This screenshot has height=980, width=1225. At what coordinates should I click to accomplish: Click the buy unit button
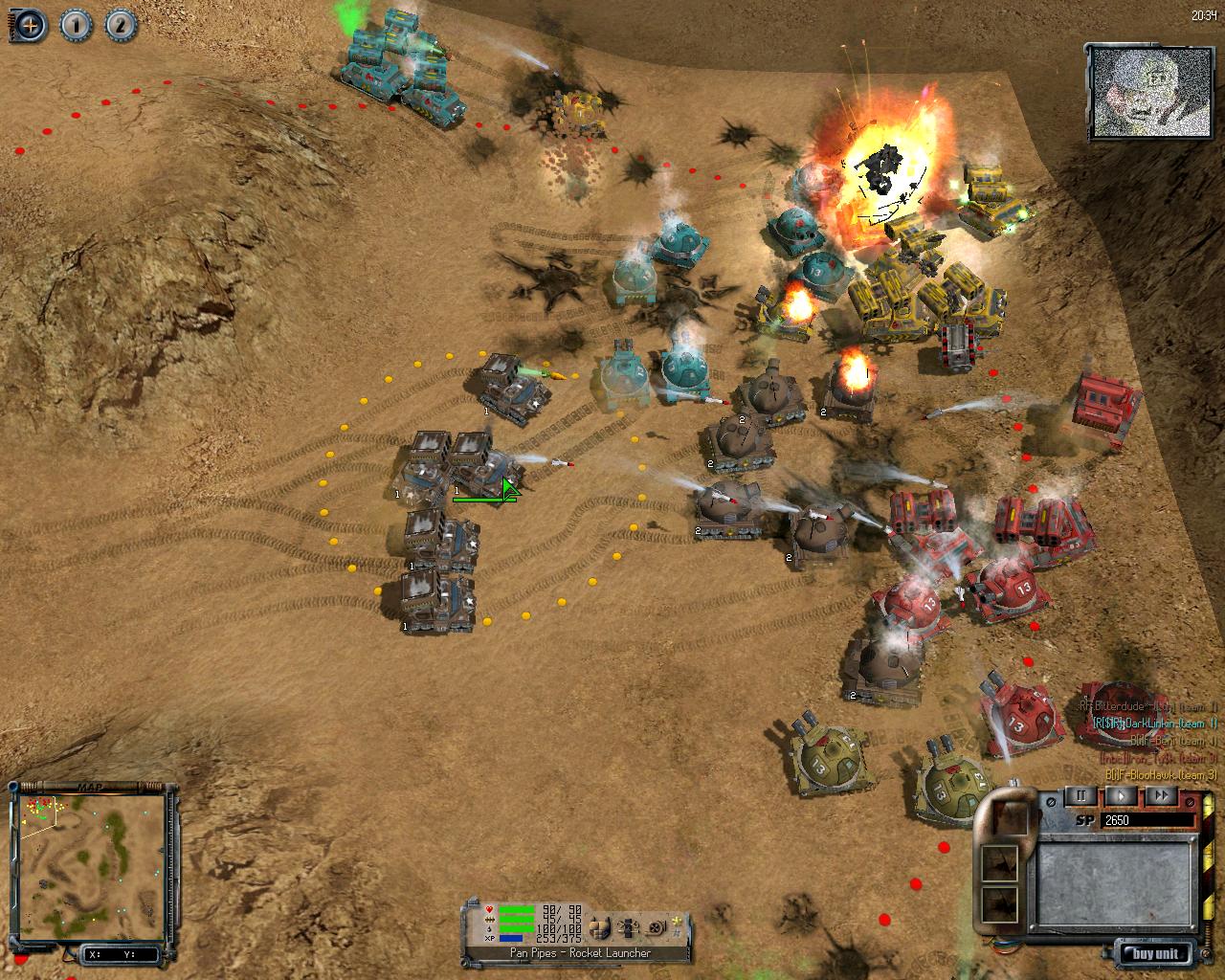coord(1158,953)
